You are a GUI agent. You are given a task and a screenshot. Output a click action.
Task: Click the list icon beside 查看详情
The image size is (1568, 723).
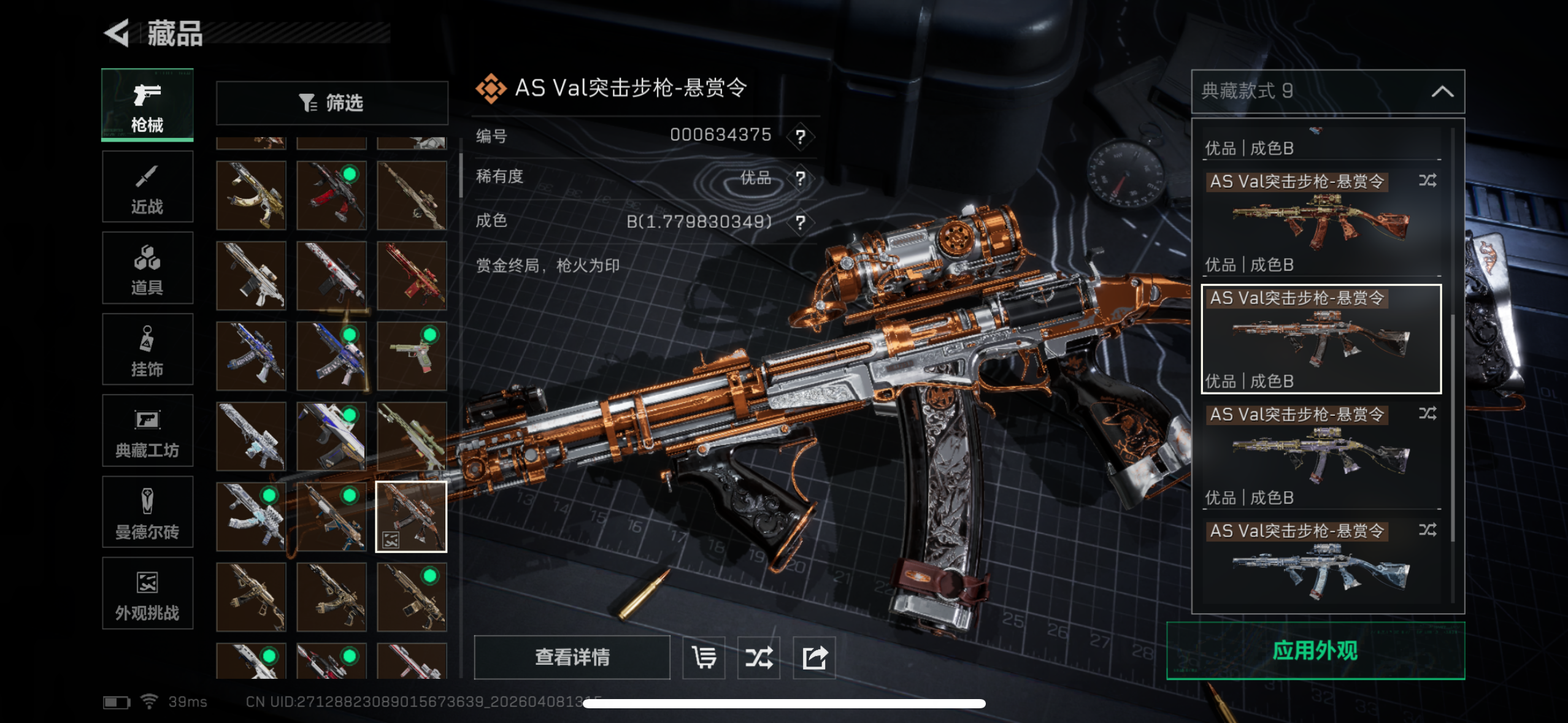(x=704, y=657)
